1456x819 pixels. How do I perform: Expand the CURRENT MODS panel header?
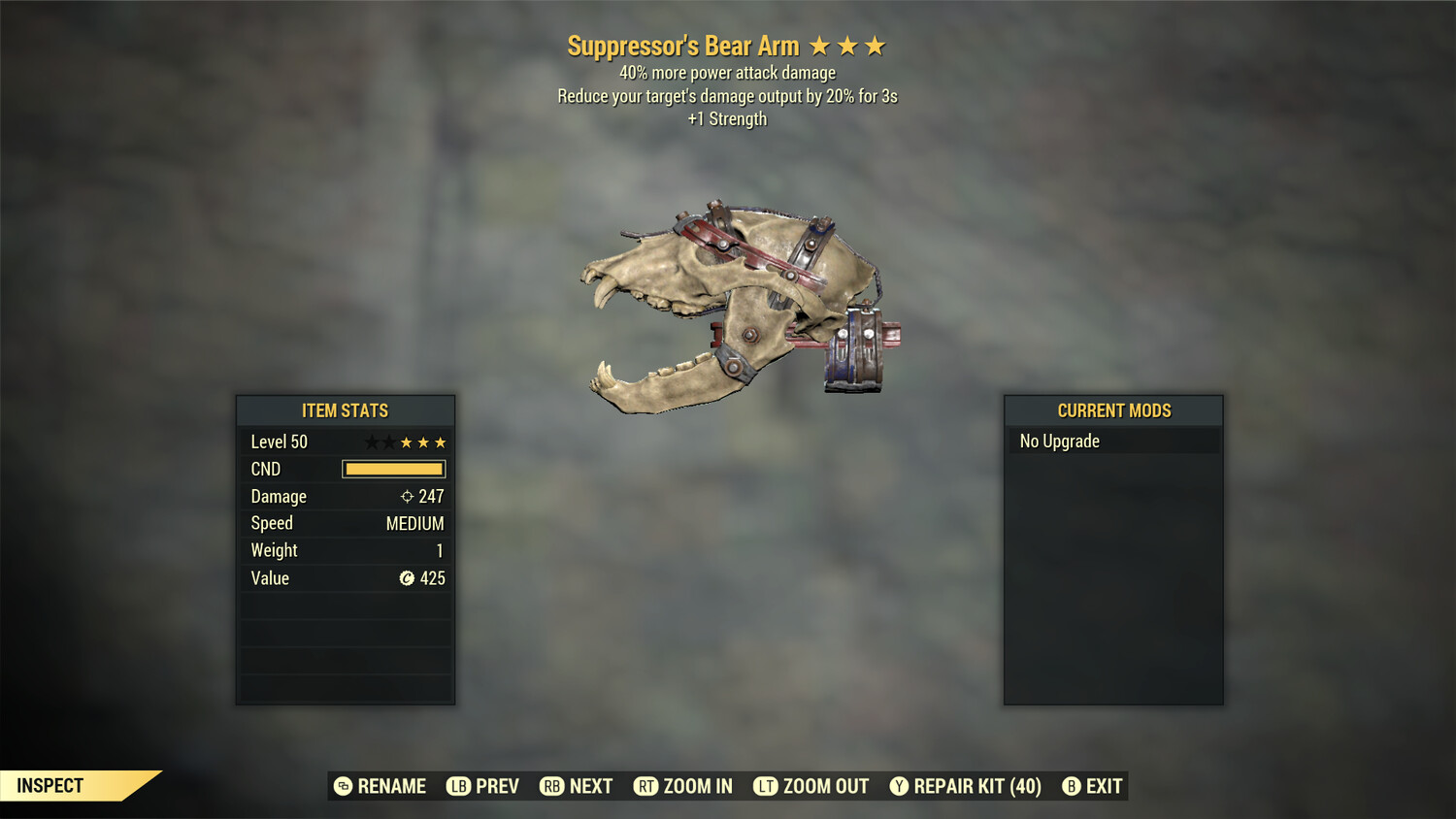pos(1113,410)
